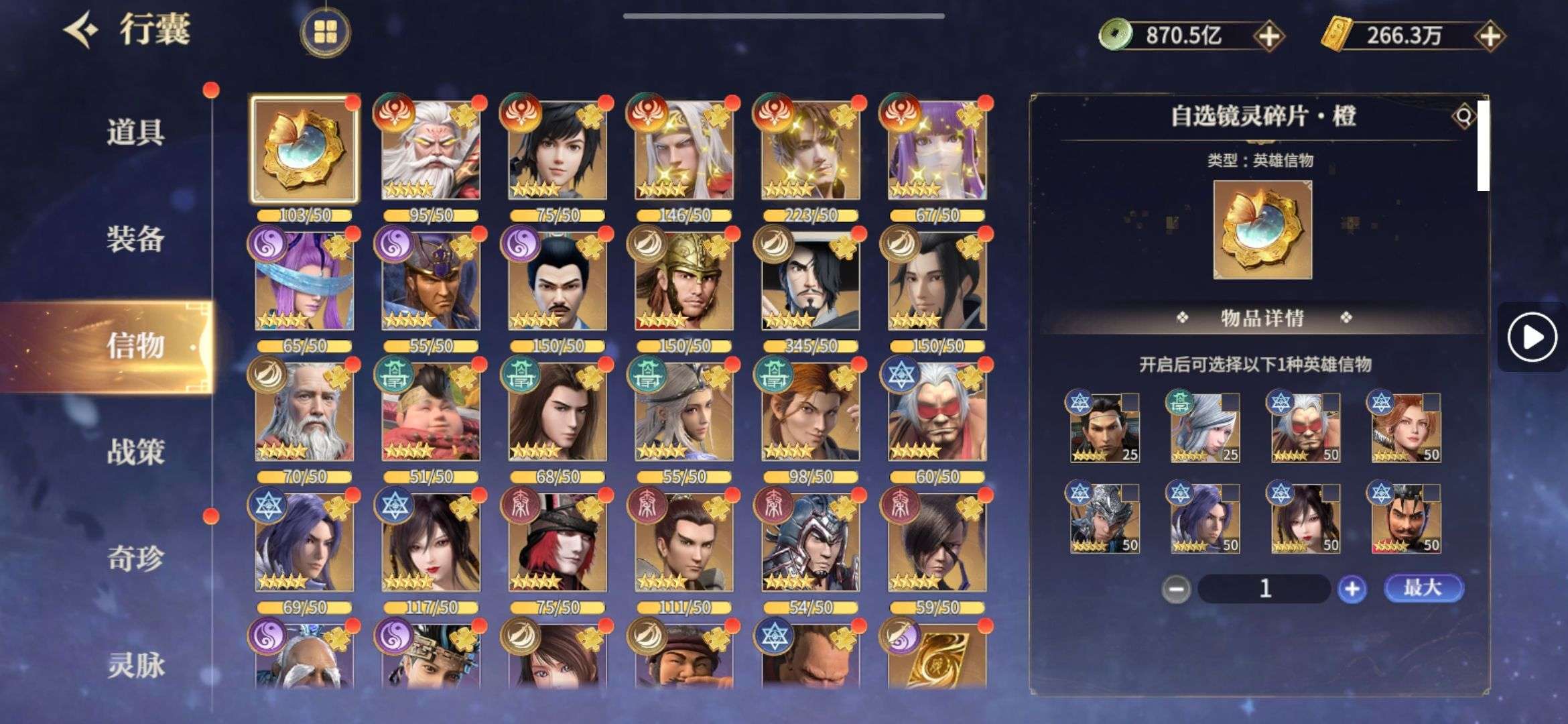Screen dimensions: 1568x724
Task: Open the 奇珍 tab
Action: pos(135,558)
